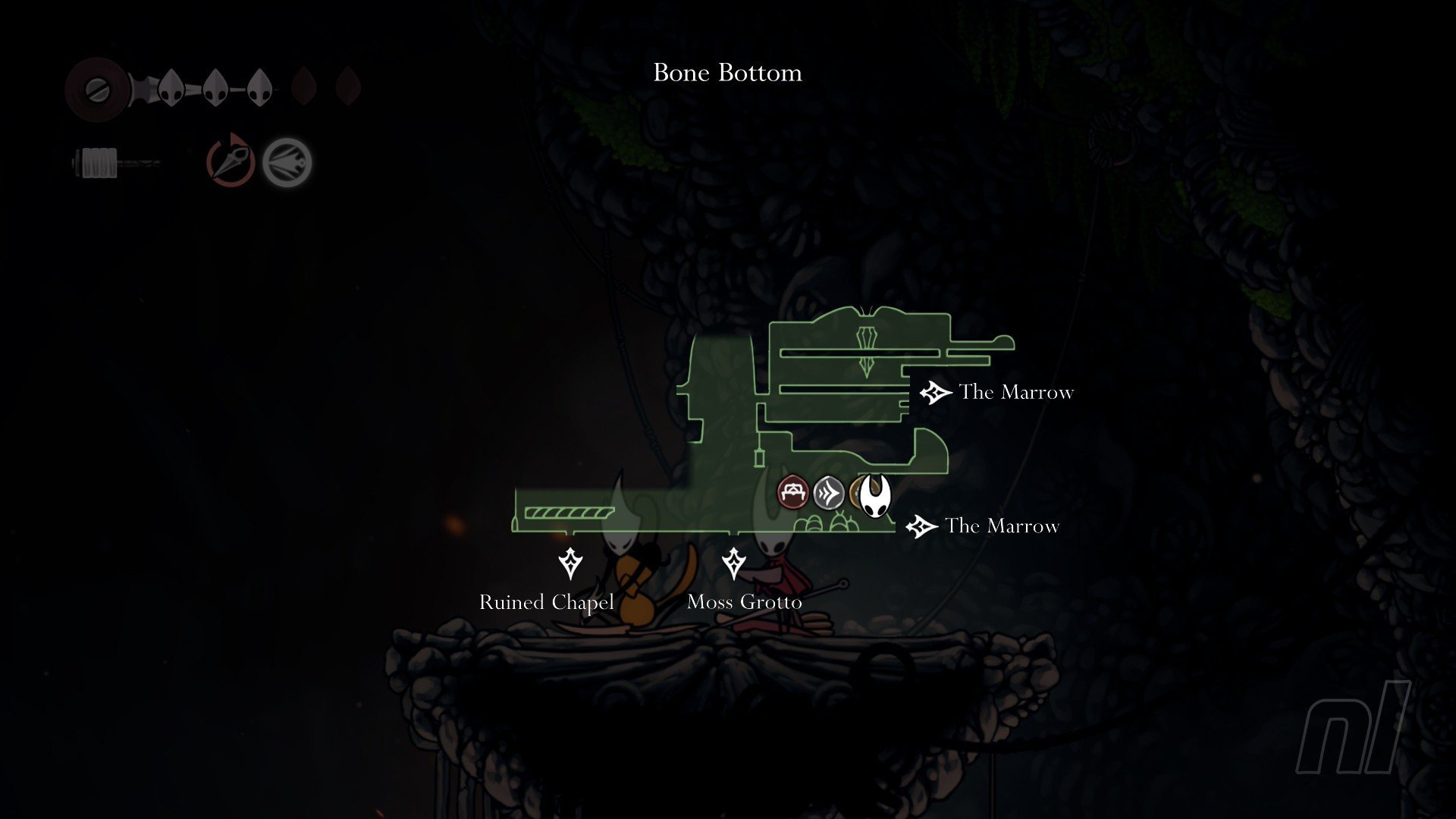Select the upper The Marrow exit marker

pos(935,392)
